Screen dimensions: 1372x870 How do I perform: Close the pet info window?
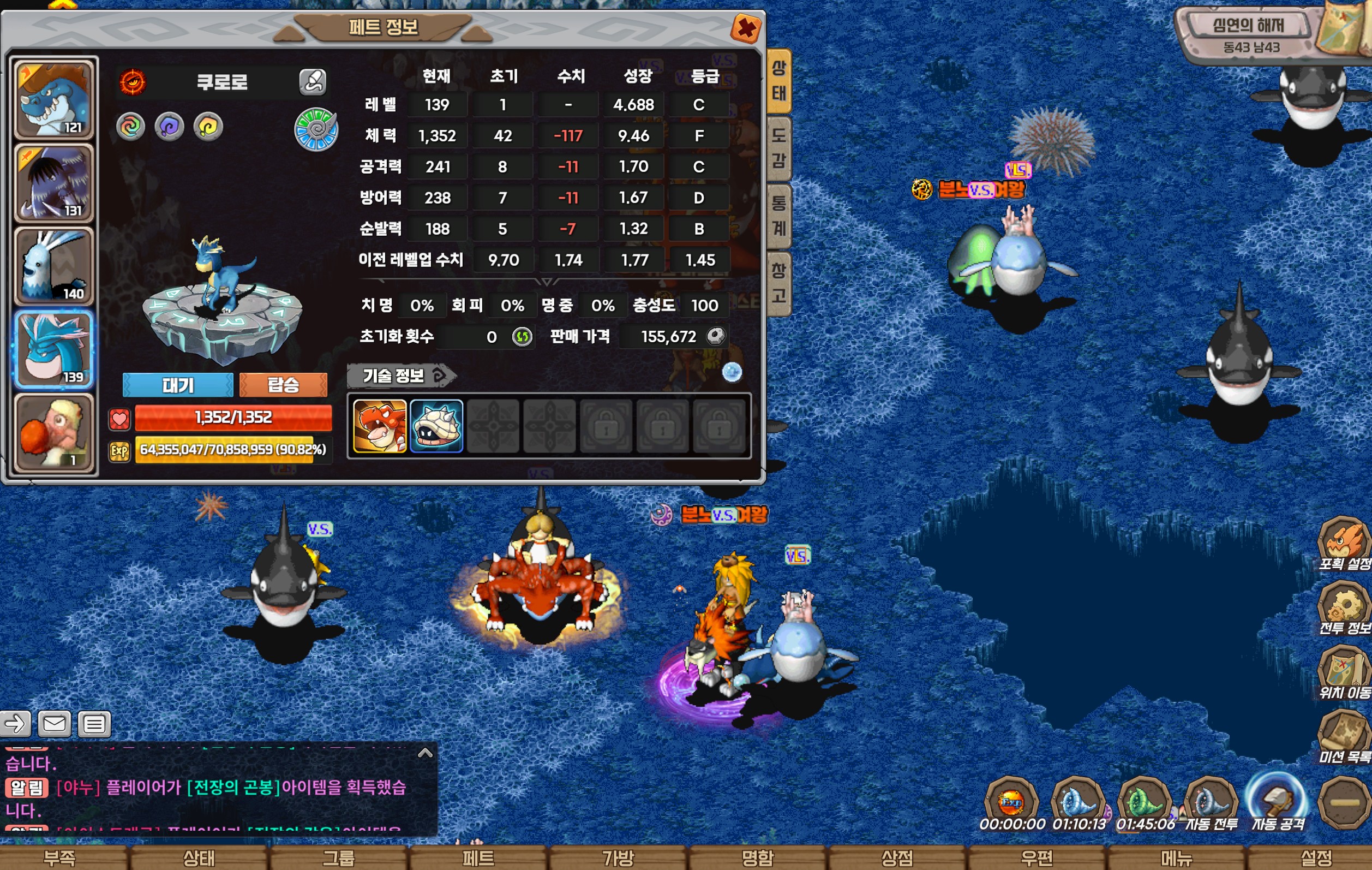coord(746,28)
